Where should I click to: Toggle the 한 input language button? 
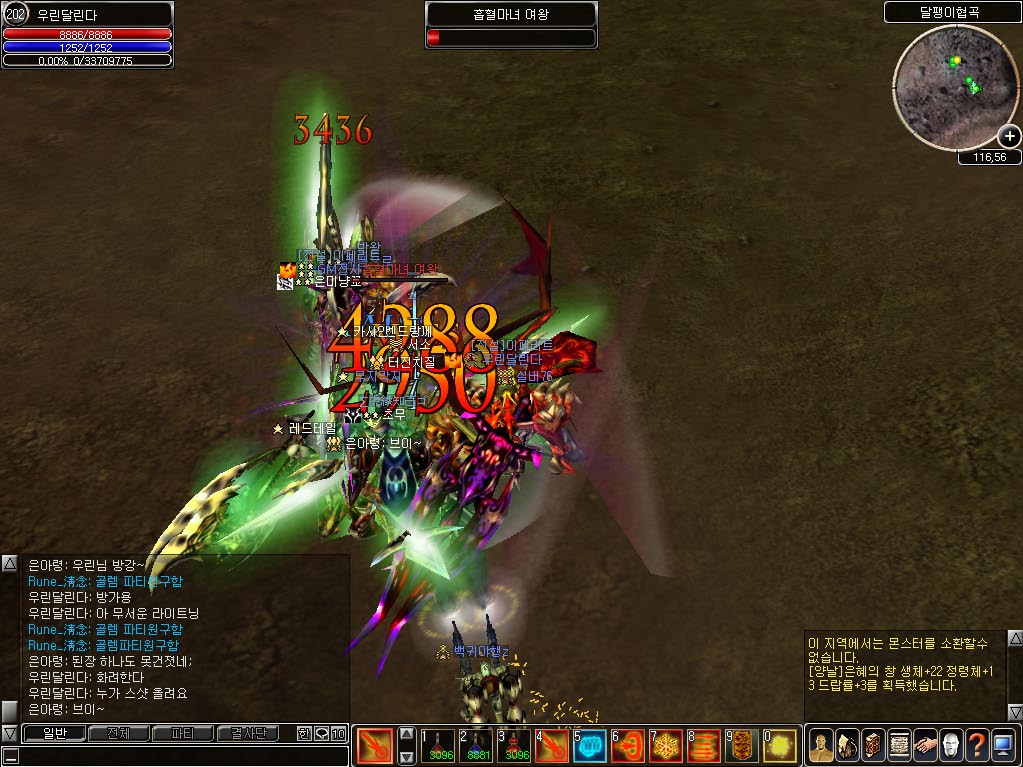pos(304,733)
